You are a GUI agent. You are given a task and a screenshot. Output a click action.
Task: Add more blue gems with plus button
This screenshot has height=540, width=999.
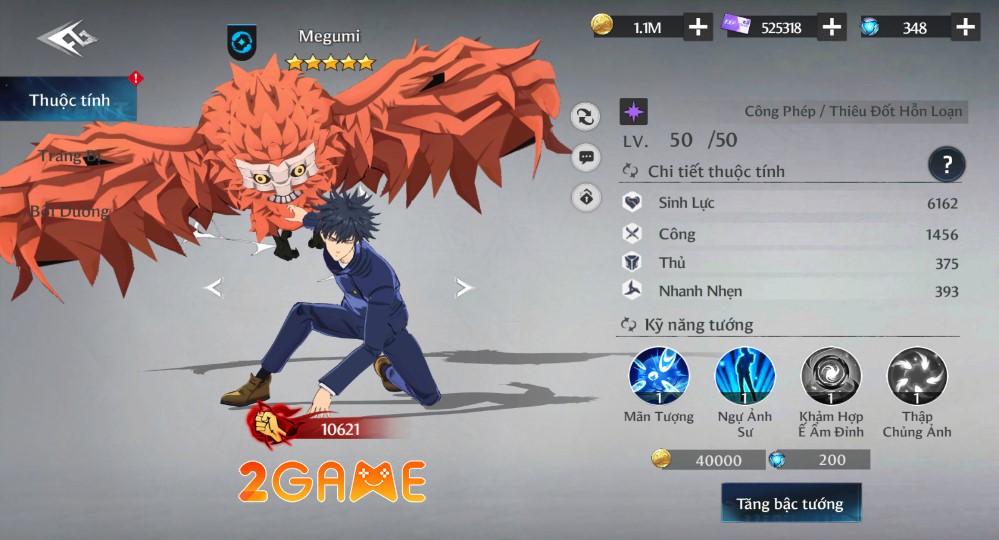pyautogui.click(x=964, y=27)
